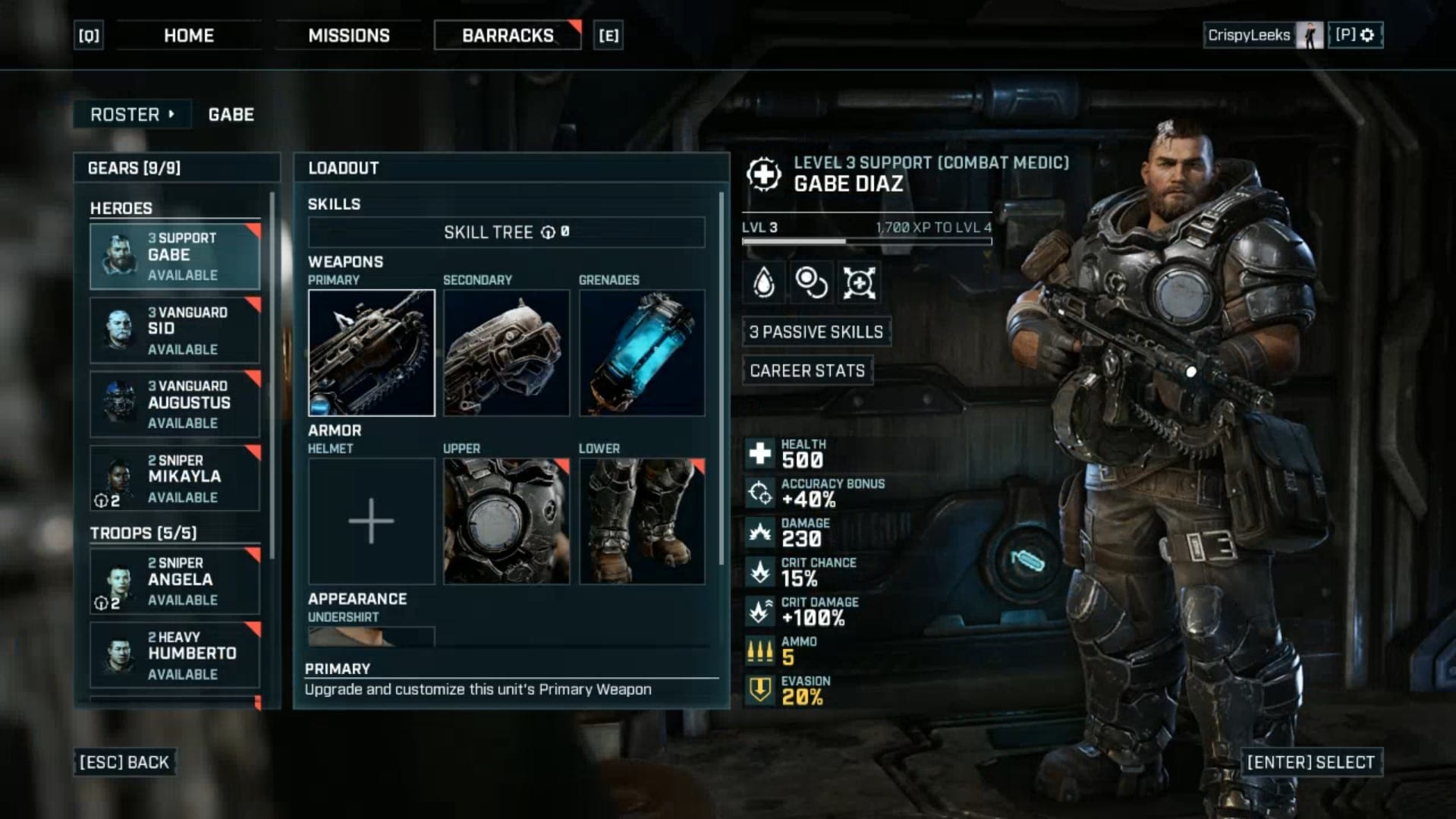Choose the blue grenade slot
Screen dimensions: 1456x819
[641, 353]
